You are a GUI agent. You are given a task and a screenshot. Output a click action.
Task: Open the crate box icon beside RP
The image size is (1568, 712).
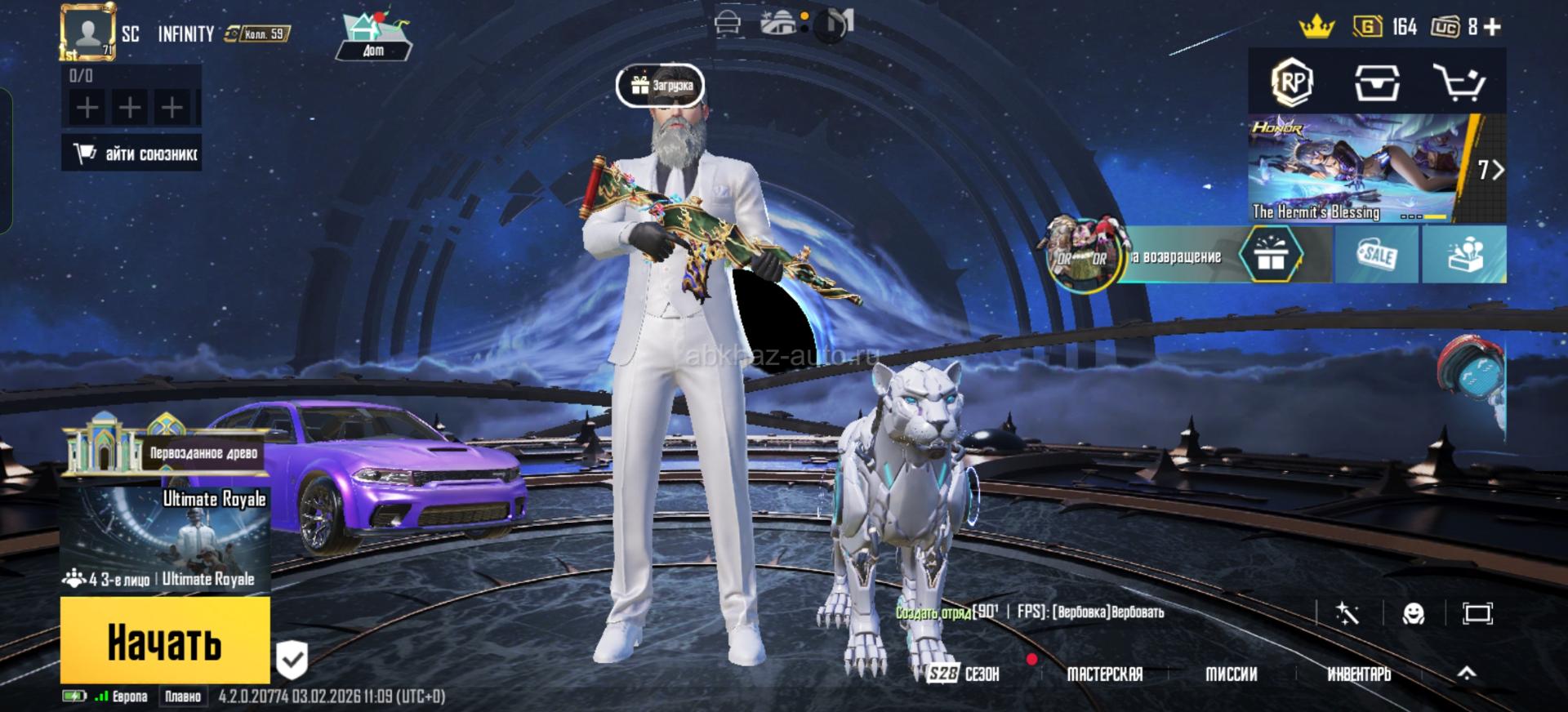coord(1377,82)
